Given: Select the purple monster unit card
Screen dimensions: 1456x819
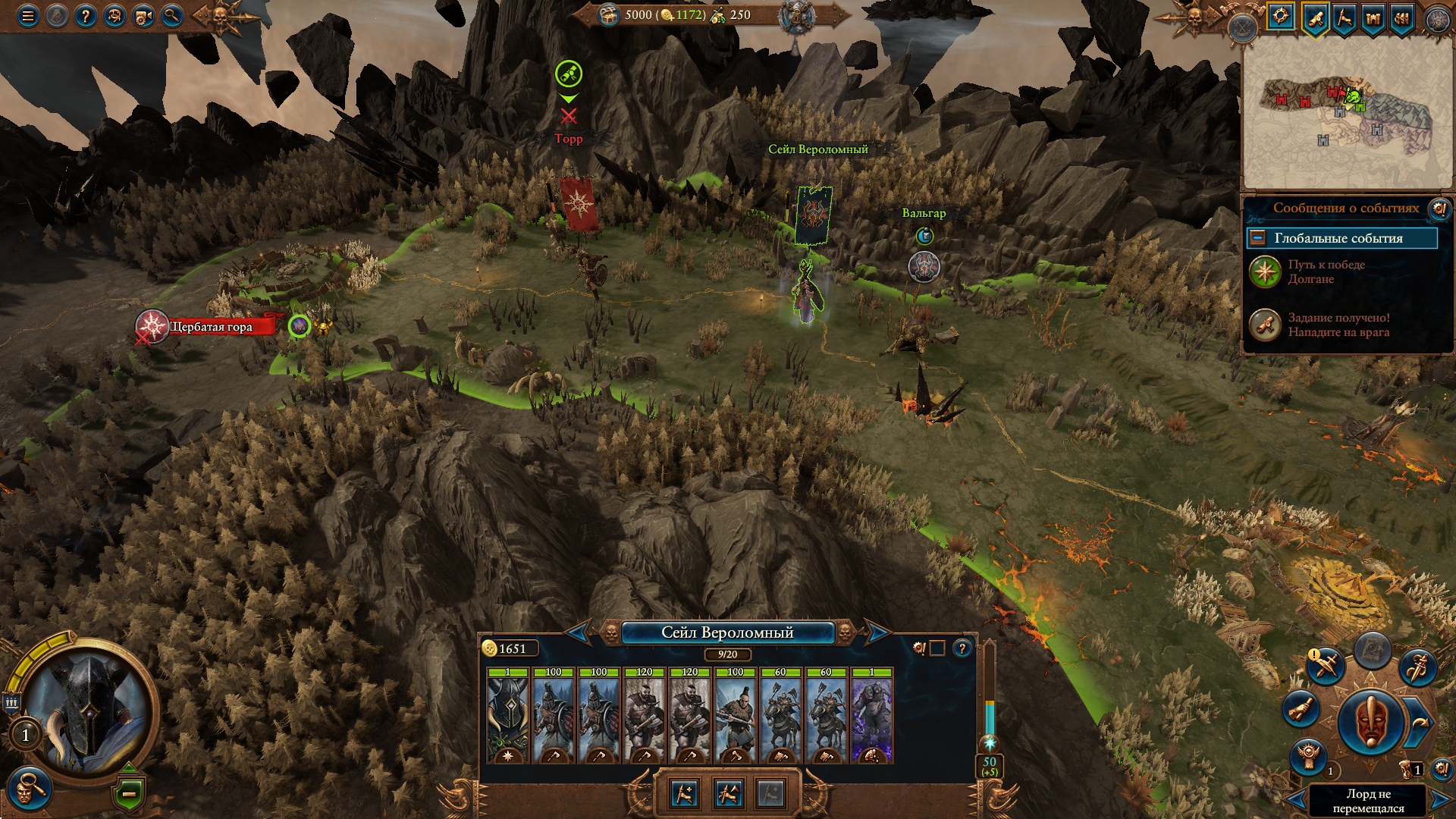Looking at the screenshot, I should [x=872, y=717].
